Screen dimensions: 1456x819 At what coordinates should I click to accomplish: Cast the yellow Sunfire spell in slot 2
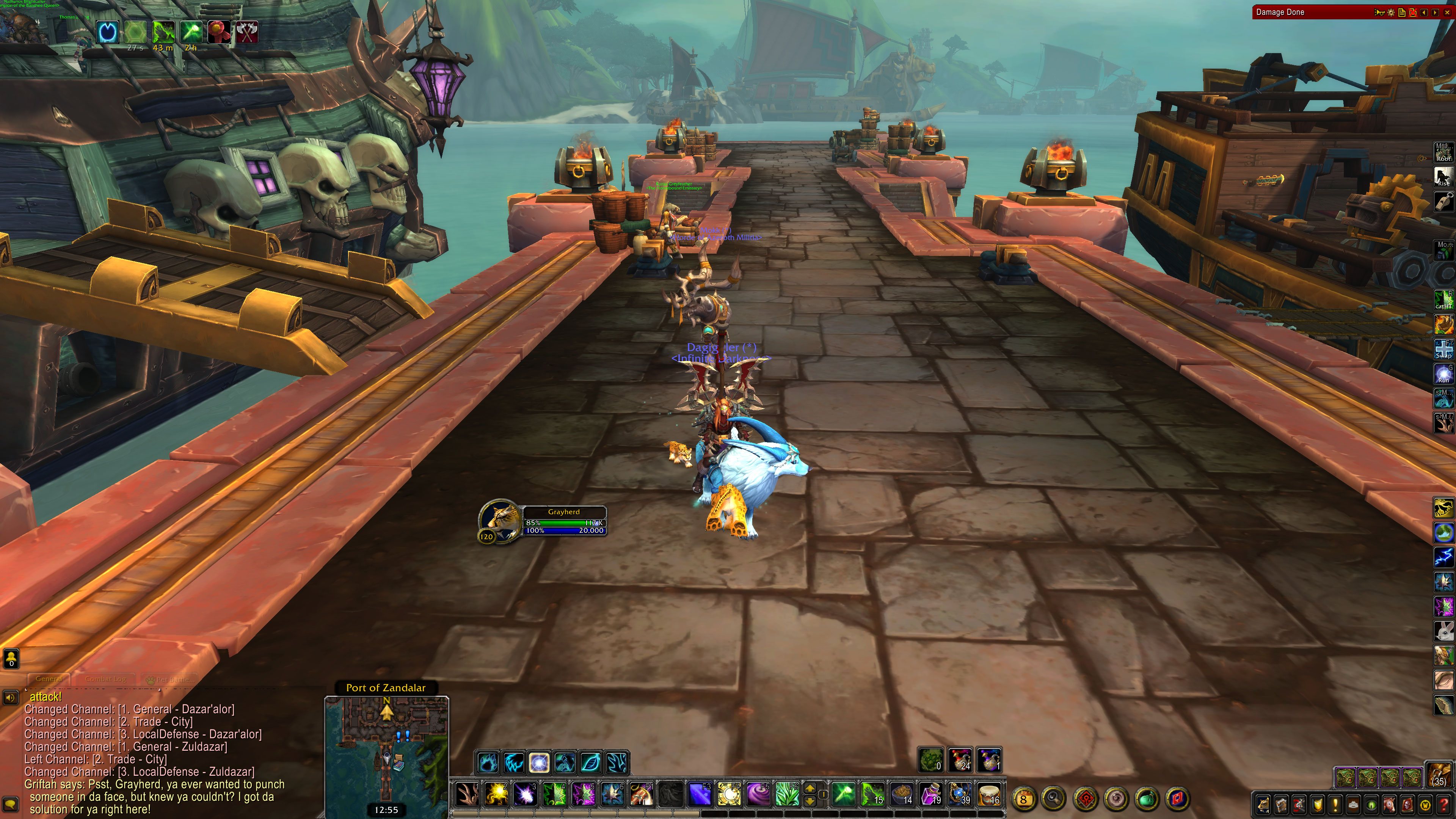tap(496, 794)
